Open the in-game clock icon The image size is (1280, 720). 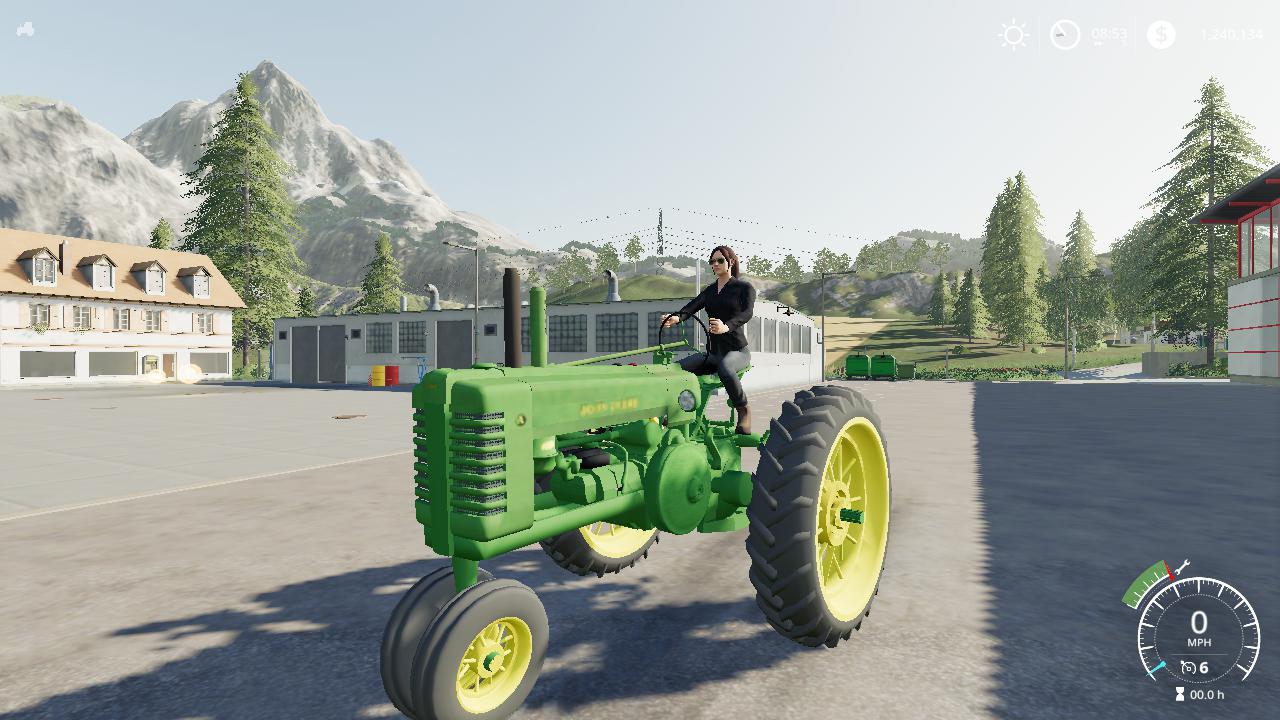1065,35
